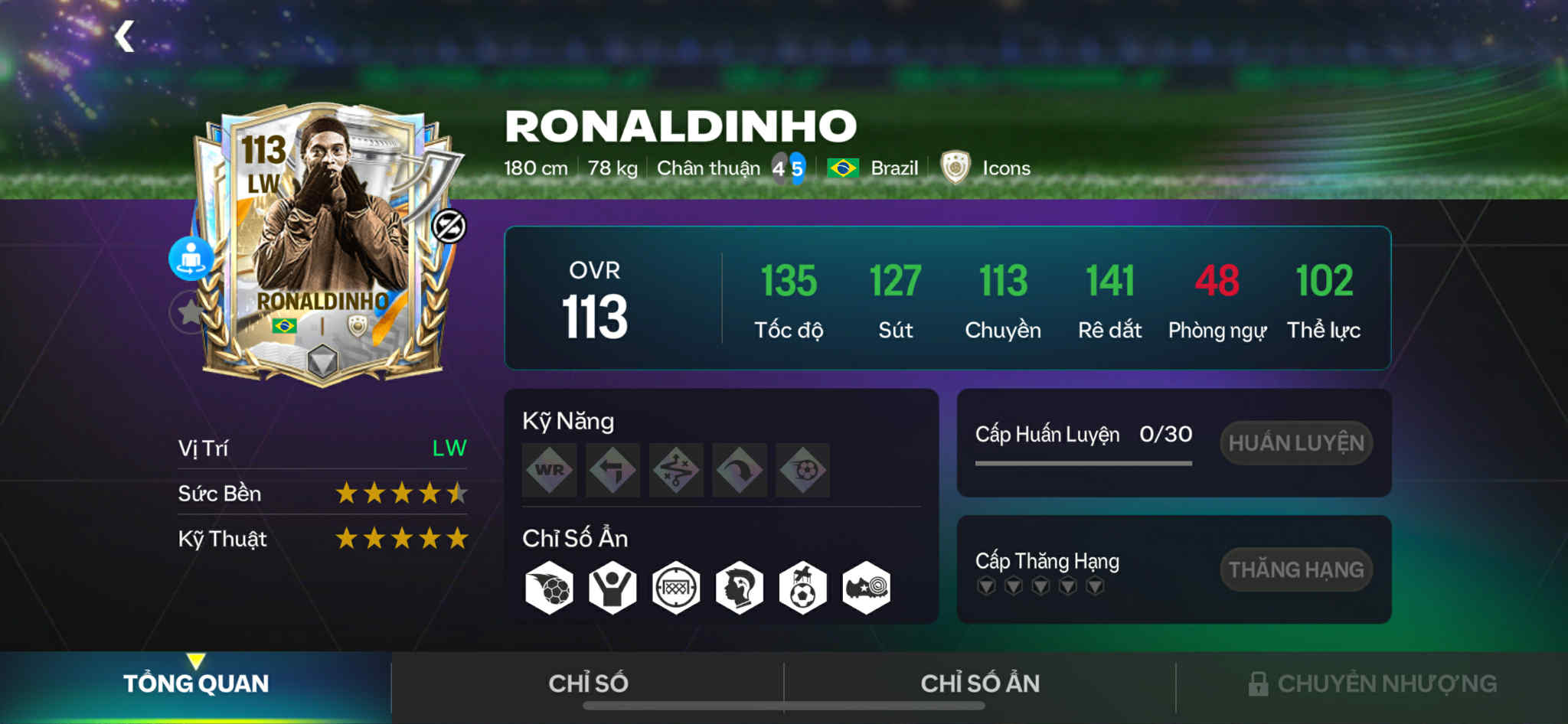
Task: Select the locked Chuyển Nhượng transfer tab
Action: [1372, 683]
